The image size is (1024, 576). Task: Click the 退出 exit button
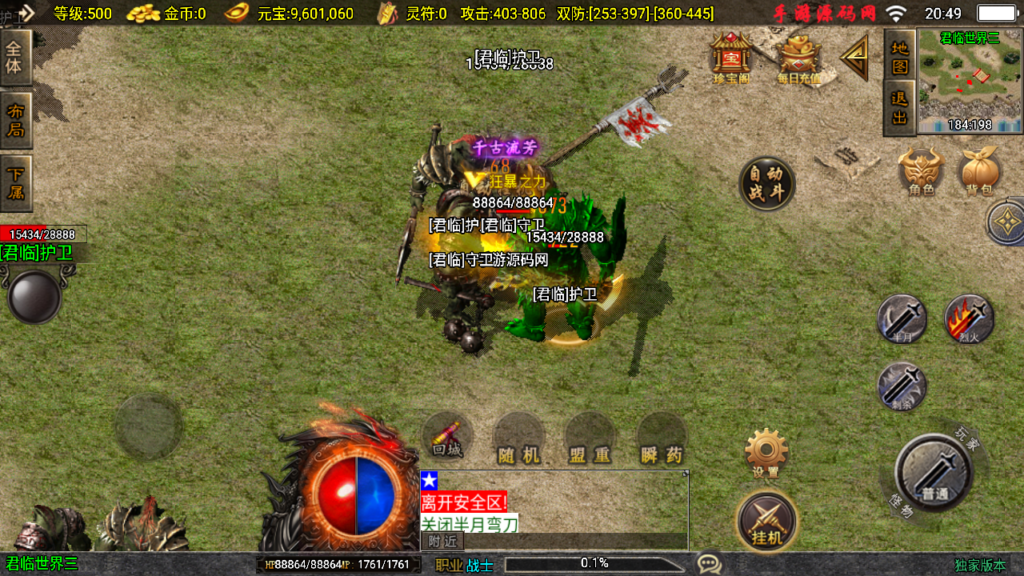point(900,108)
